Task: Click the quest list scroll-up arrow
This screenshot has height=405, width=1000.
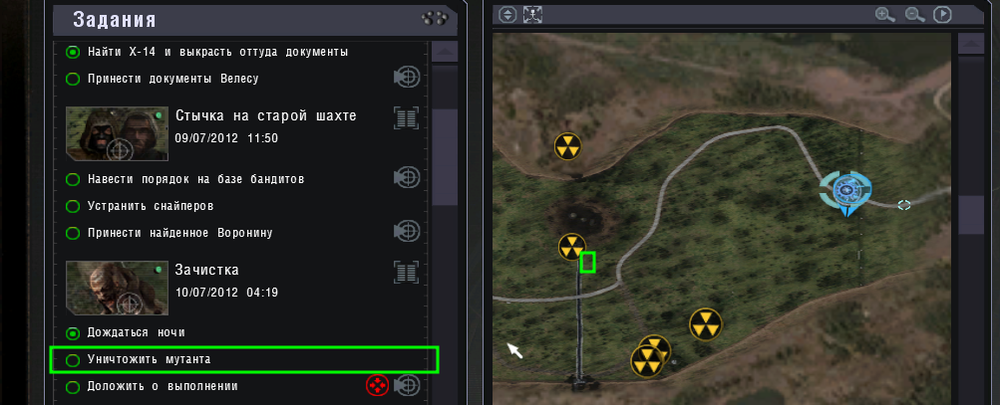Action: click(x=444, y=52)
